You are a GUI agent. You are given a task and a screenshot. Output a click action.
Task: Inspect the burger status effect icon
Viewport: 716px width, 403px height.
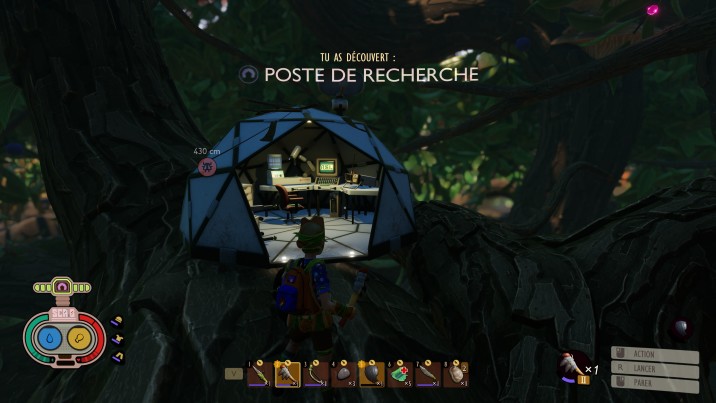click(x=118, y=321)
